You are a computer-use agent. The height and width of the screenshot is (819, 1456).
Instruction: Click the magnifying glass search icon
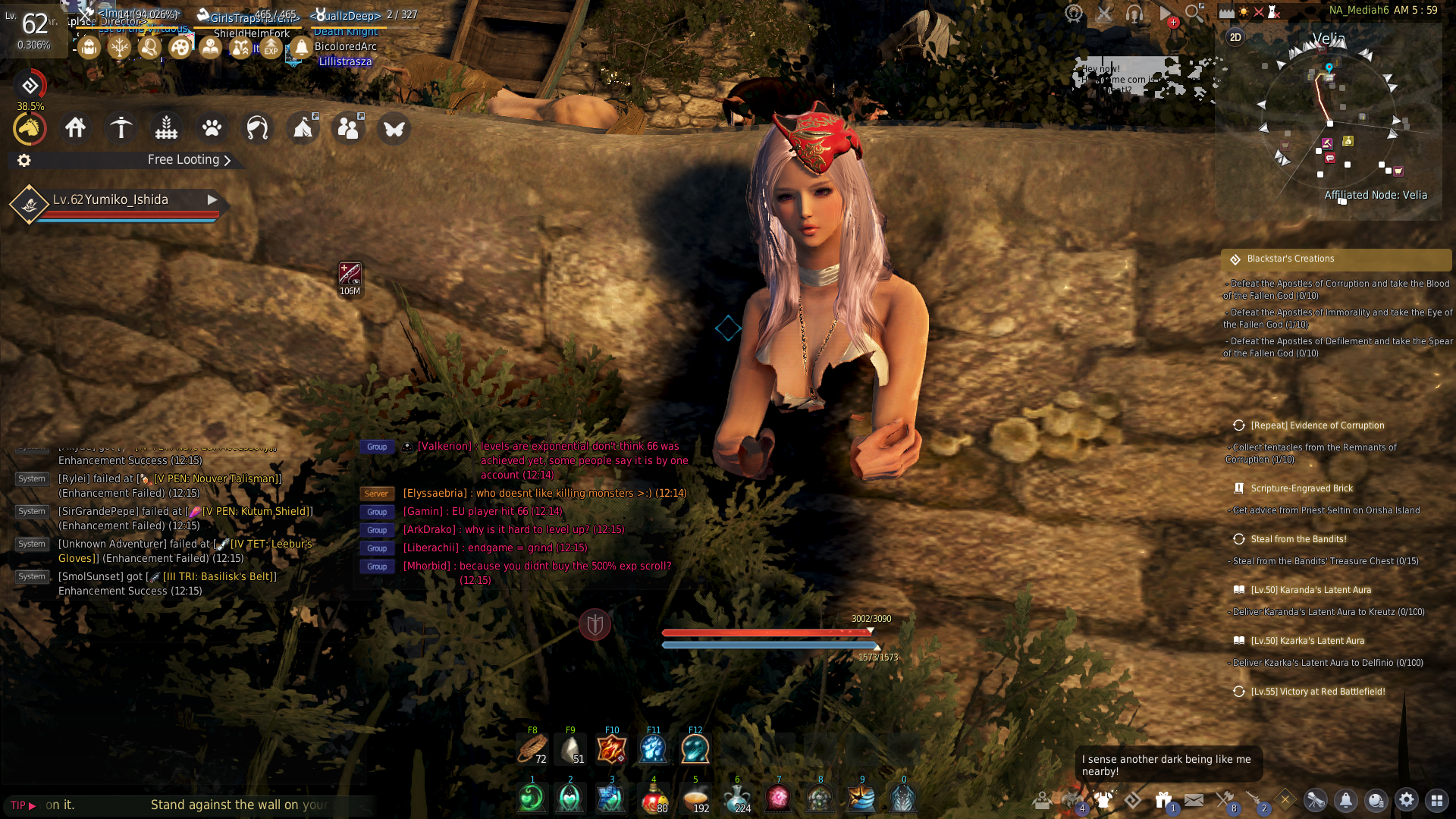tap(1194, 13)
